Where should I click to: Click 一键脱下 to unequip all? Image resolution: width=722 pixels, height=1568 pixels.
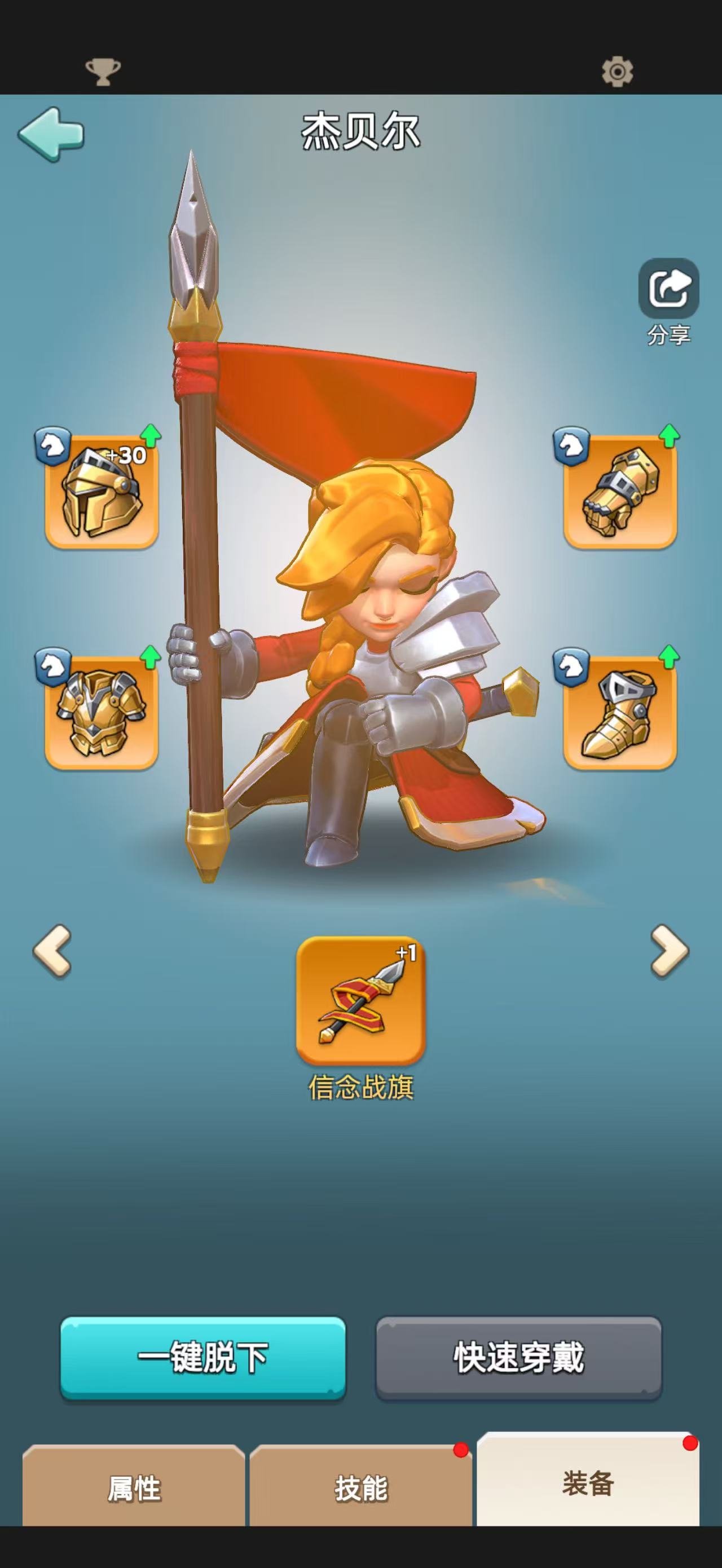click(202, 1357)
